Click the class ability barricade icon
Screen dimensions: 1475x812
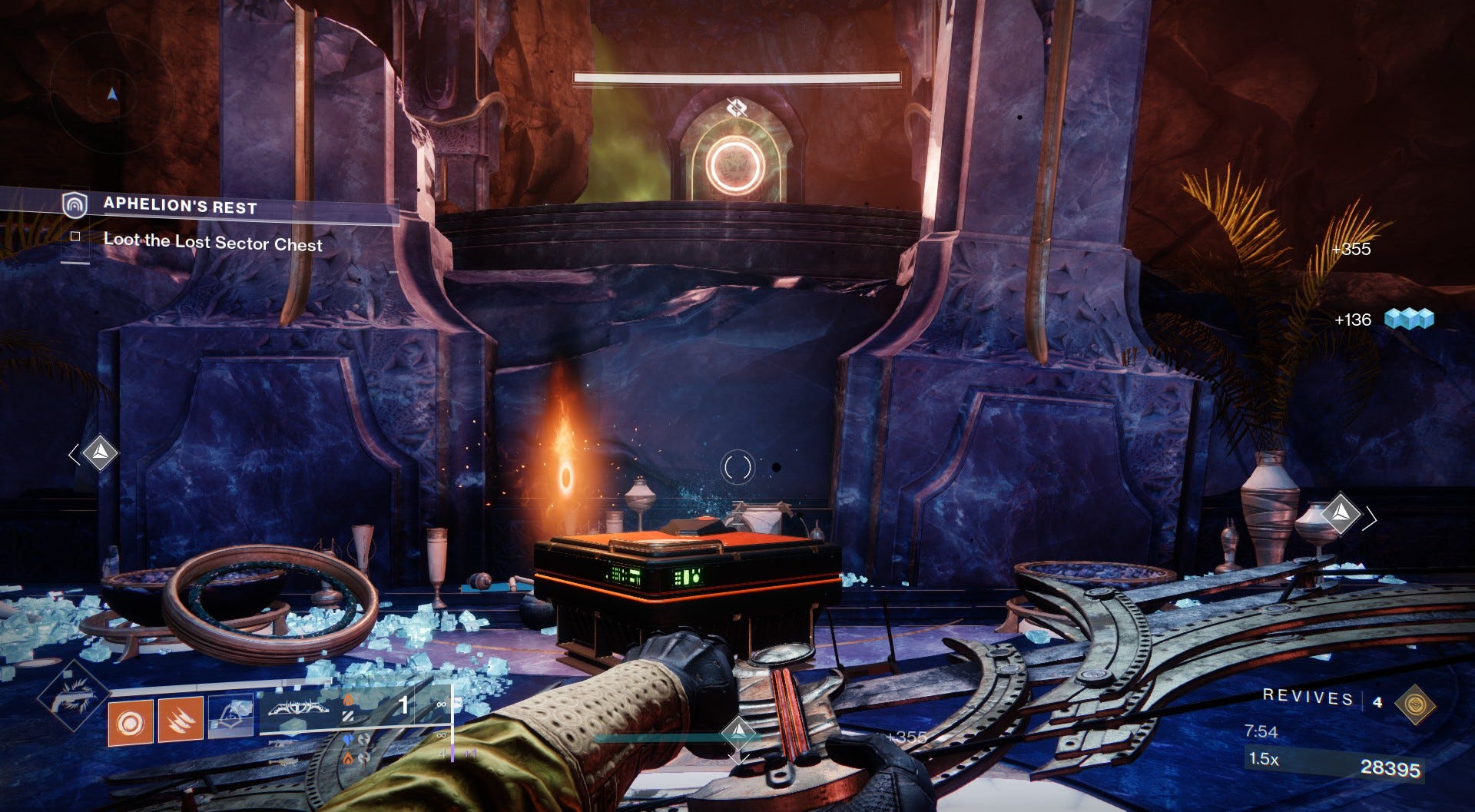pyautogui.click(x=230, y=716)
